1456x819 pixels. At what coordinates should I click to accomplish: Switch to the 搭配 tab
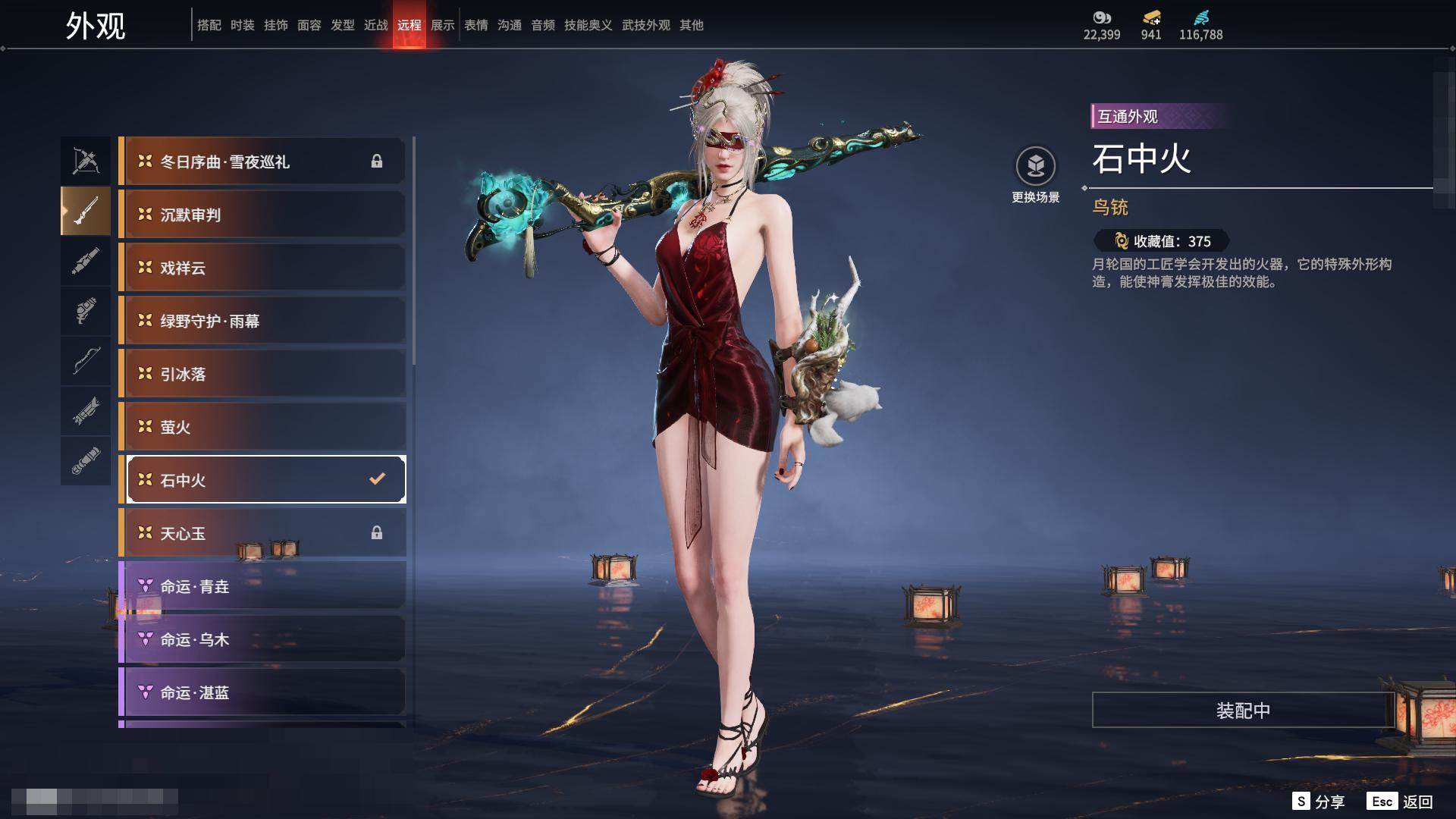(x=209, y=25)
